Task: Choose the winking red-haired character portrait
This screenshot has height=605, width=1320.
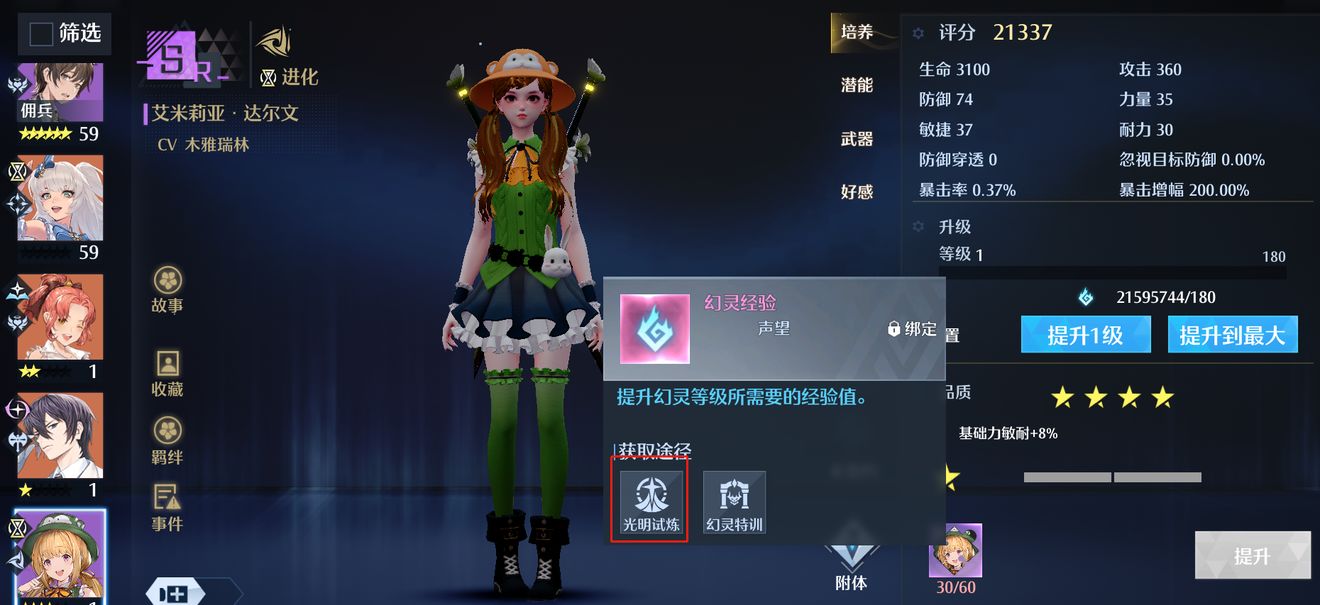Action: click(x=60, y=317)
